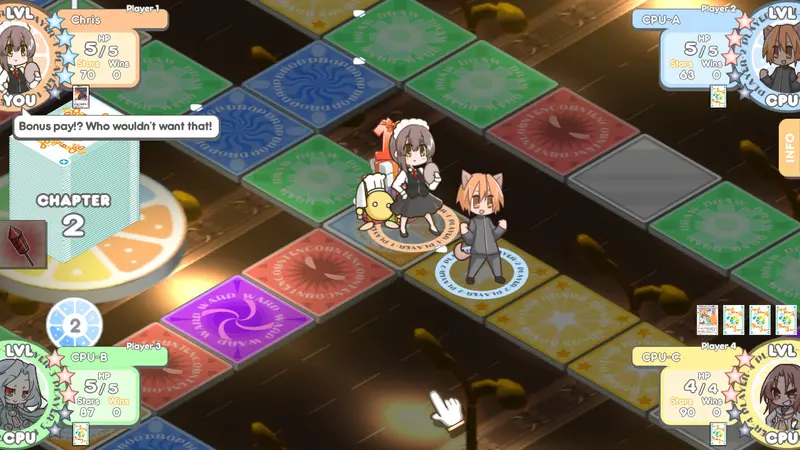Select the character-art card in CPU-C's hand

point(708,319)
